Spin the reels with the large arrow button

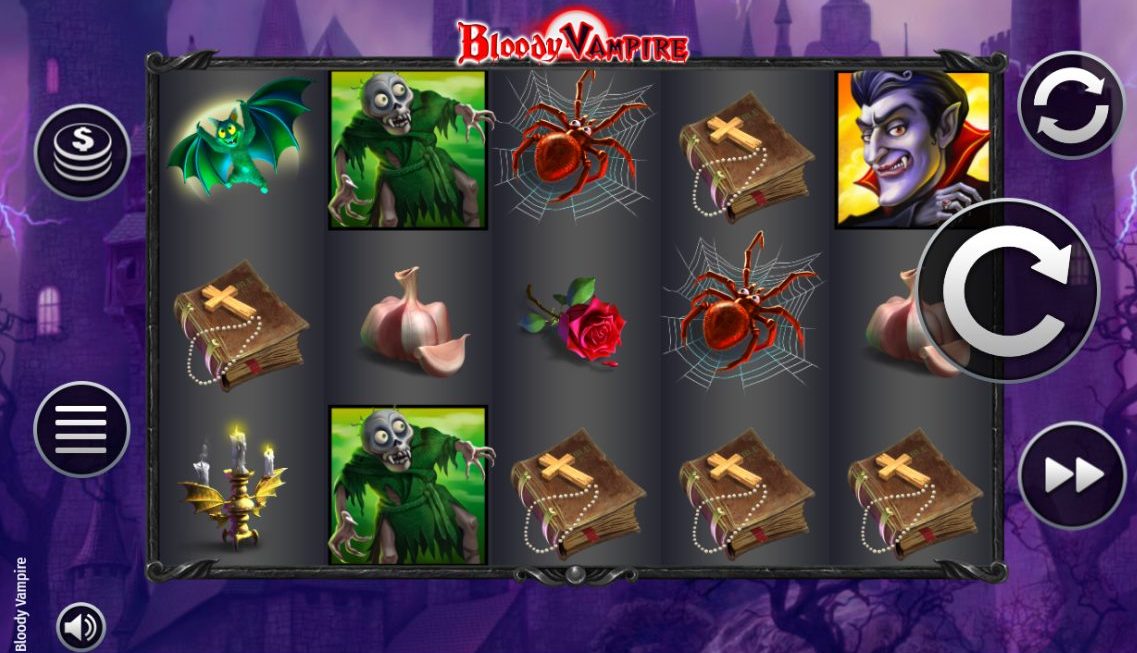click(1007, 290)
